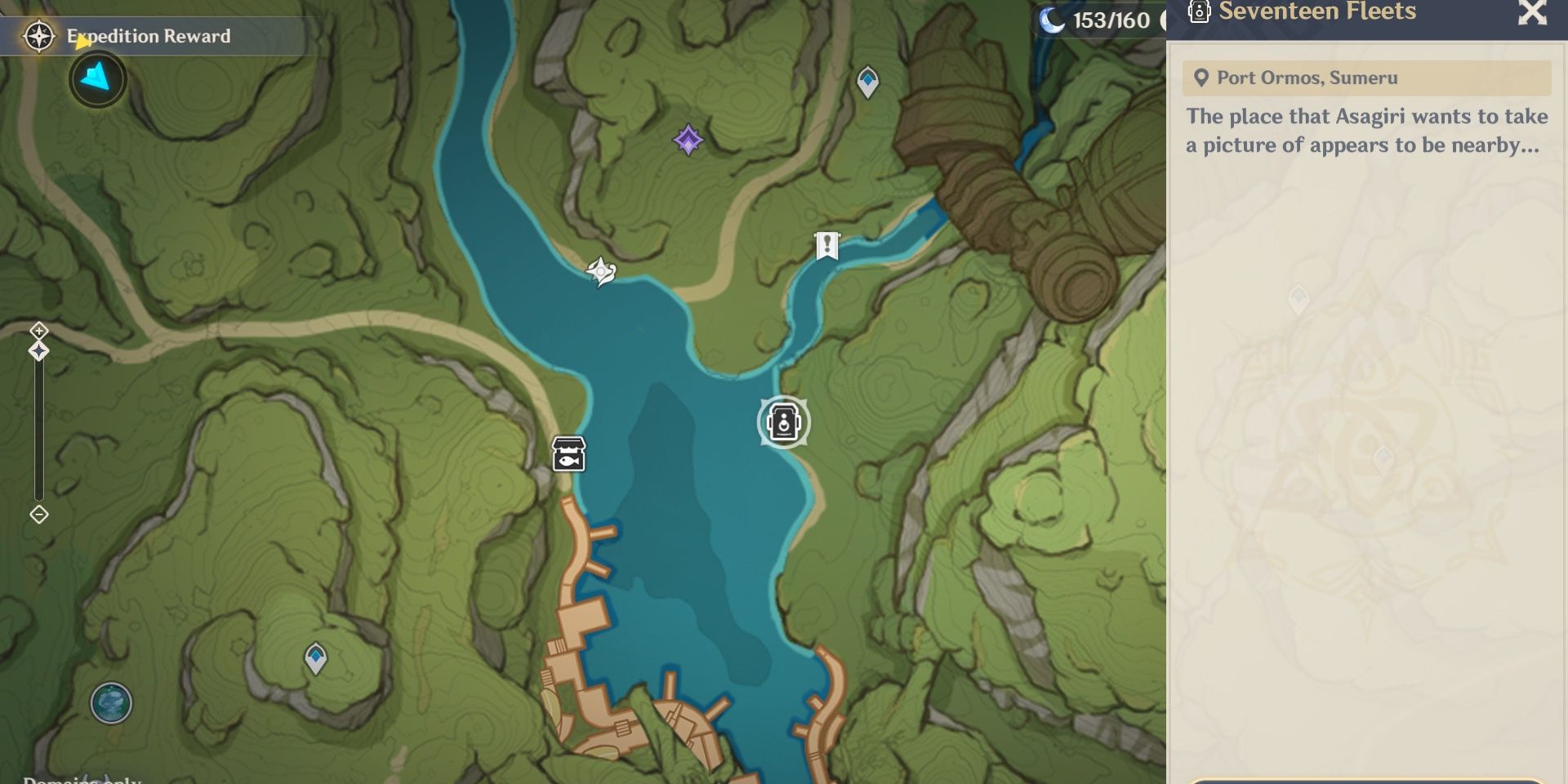The width and height of the screenshot is (1568, 784).
Task: Zoom in with the plus button
Action: [39, 330]
